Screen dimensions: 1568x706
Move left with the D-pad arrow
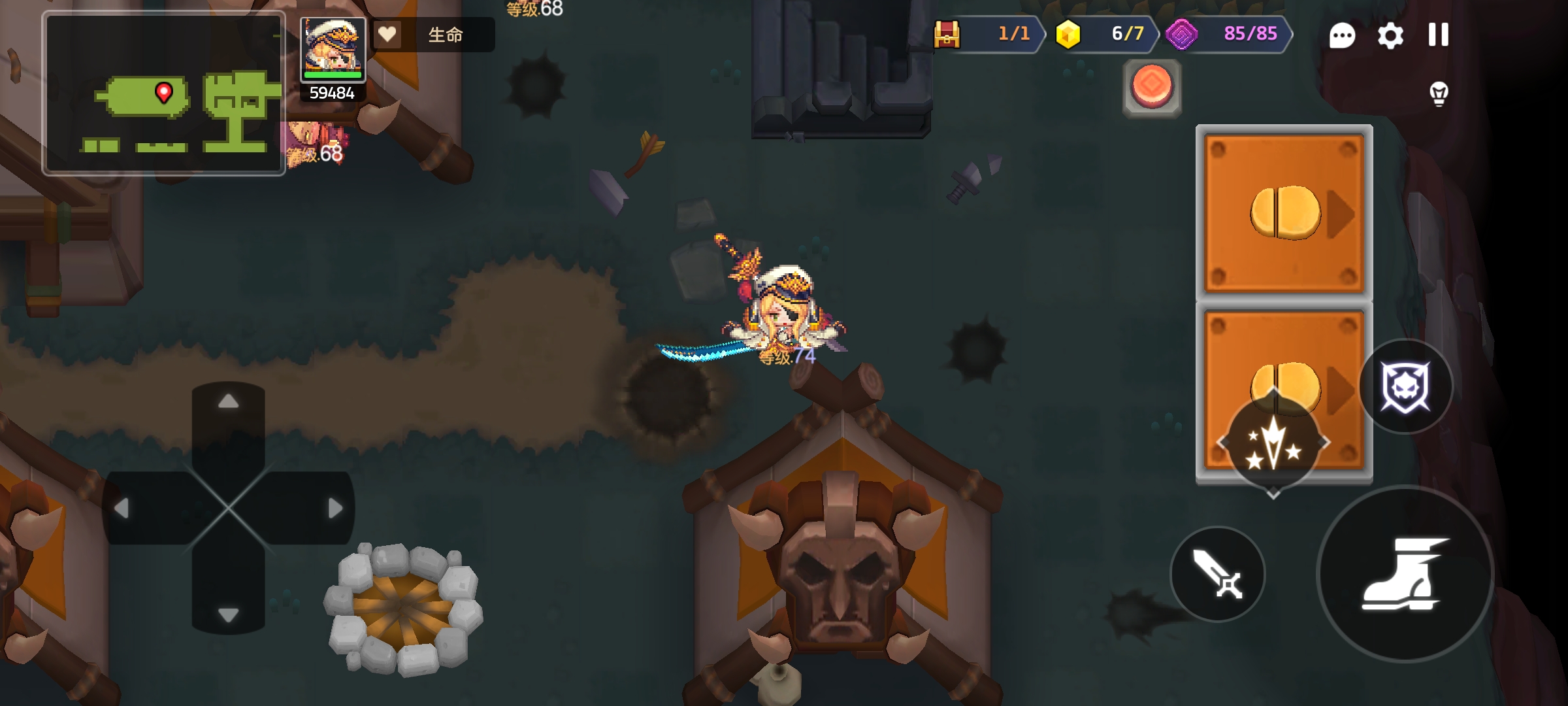point(122,508)
